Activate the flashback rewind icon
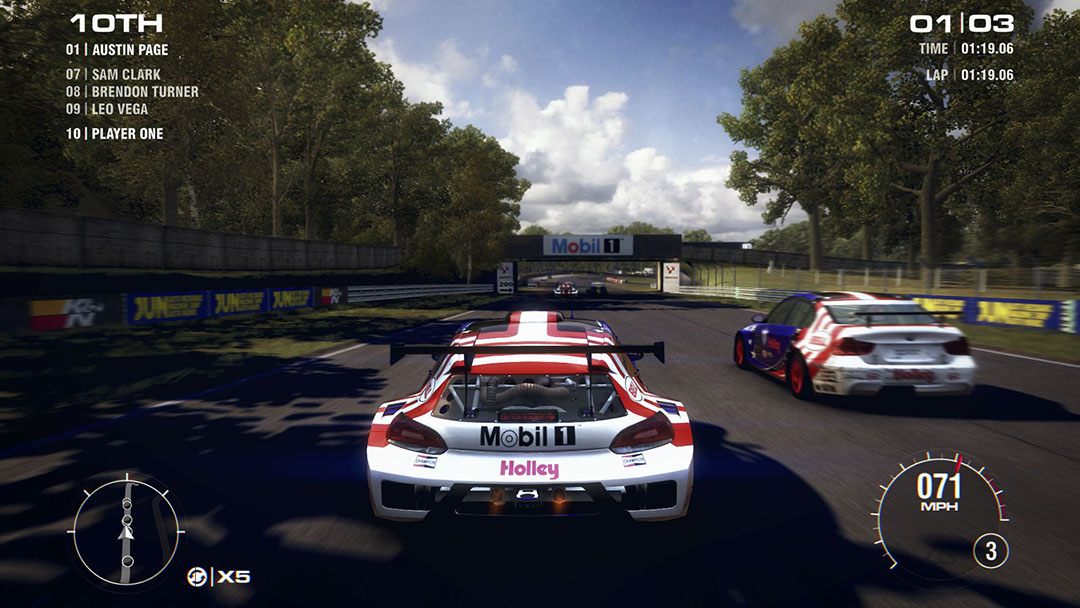Screen dimensions: 1080x608 (197, 576)
